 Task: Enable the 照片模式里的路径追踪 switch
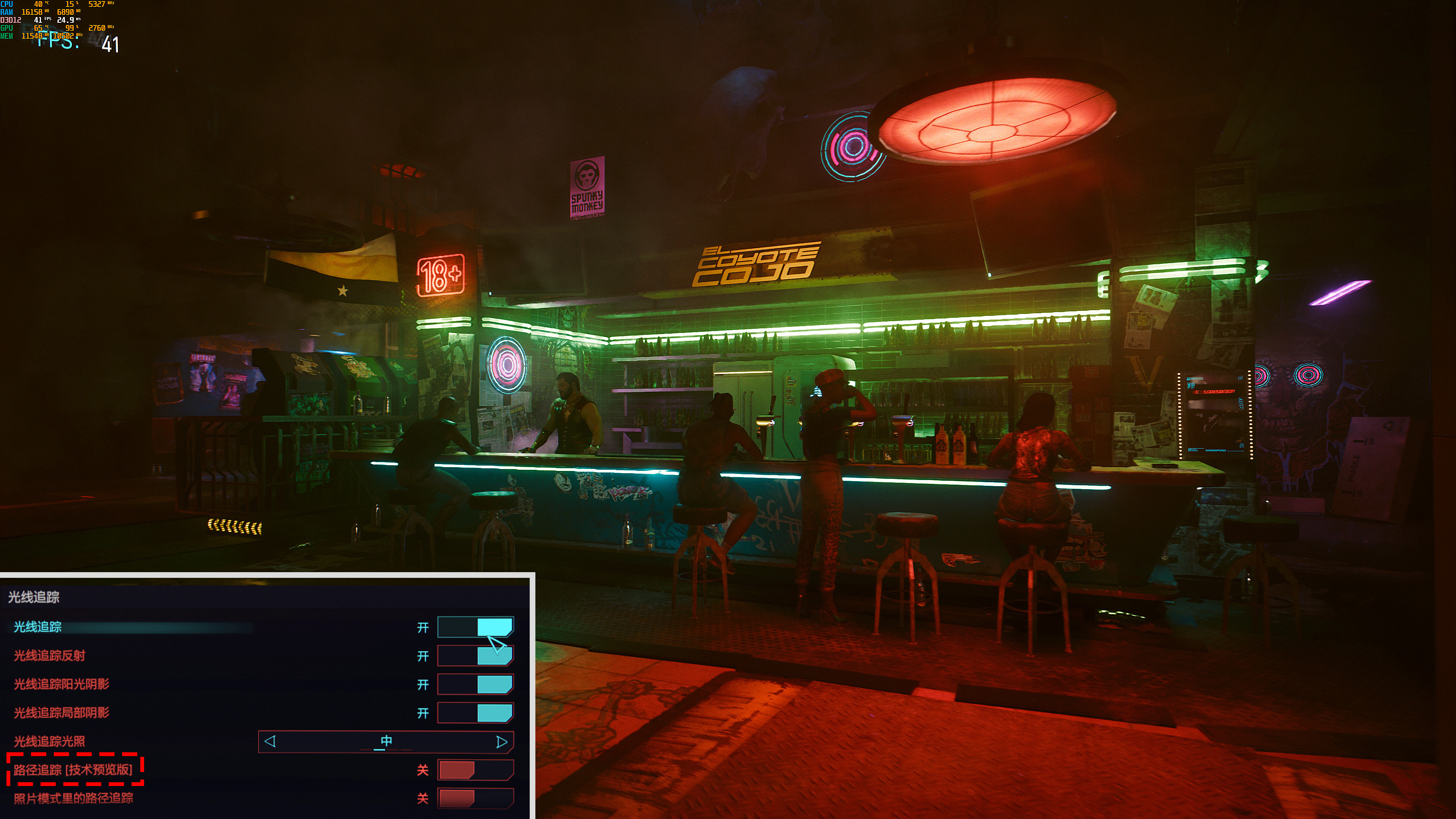[x=475, y=798]
